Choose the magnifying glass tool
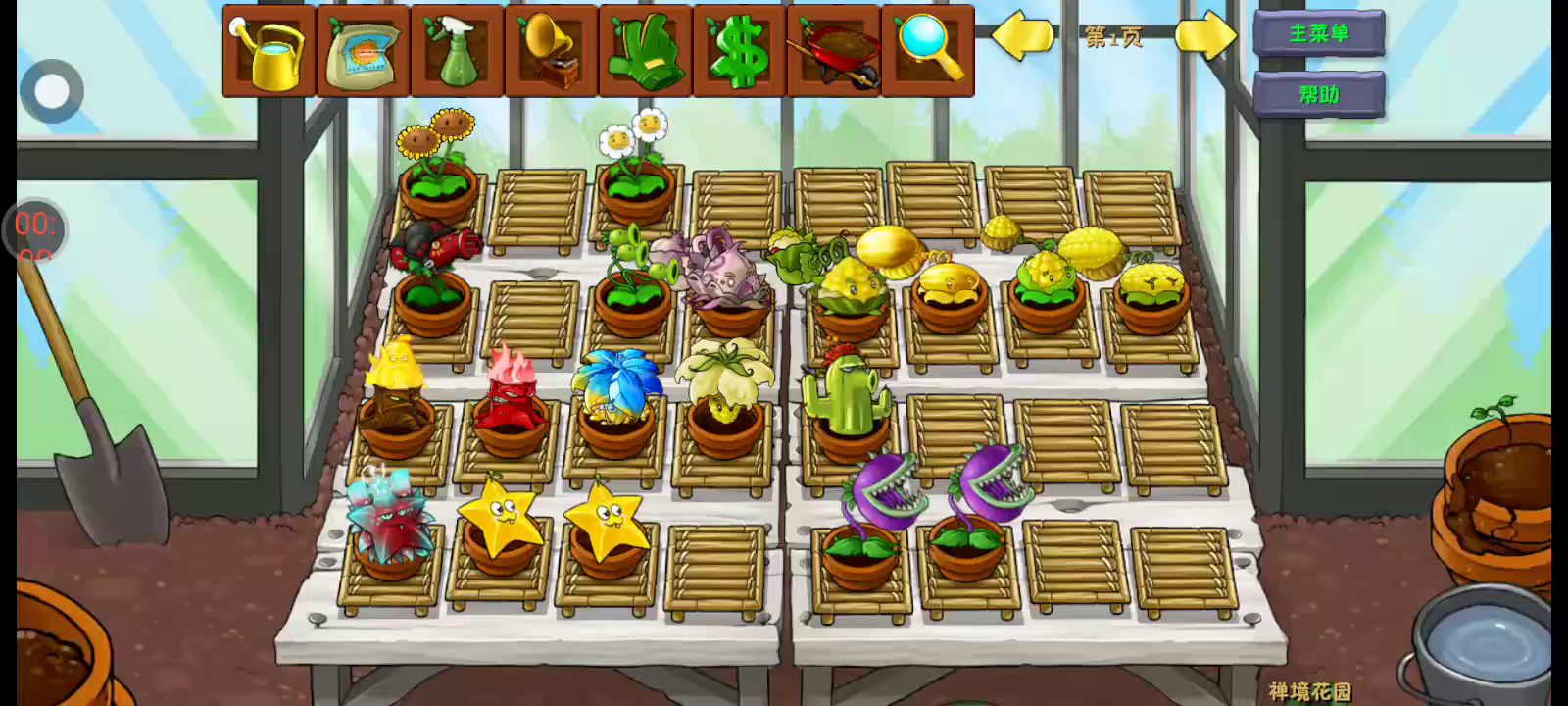The image size is (1568, 706). 928,51
